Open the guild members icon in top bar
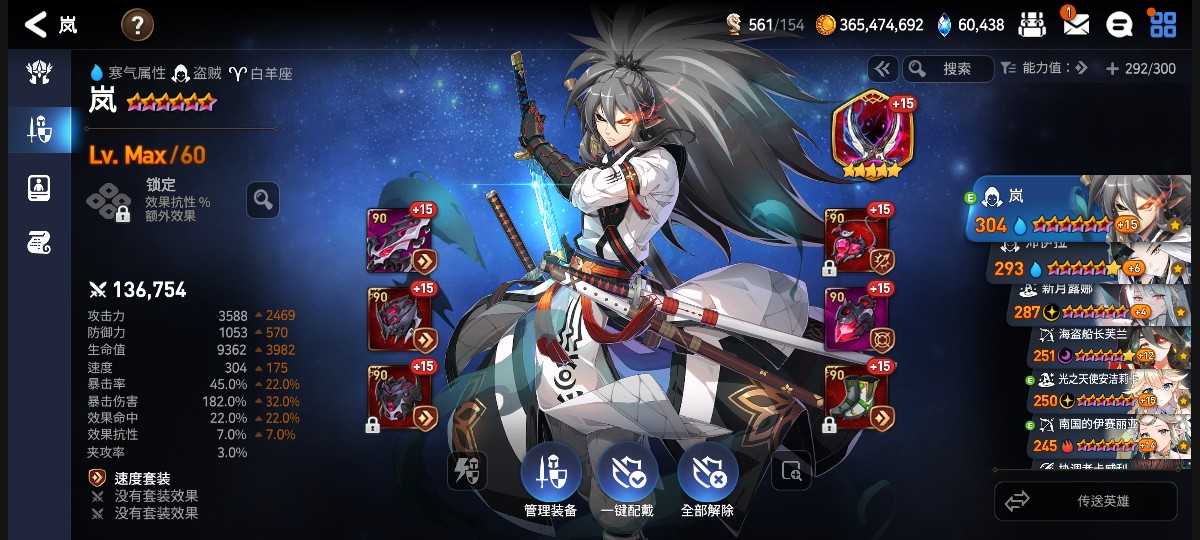 (1033, 24)
